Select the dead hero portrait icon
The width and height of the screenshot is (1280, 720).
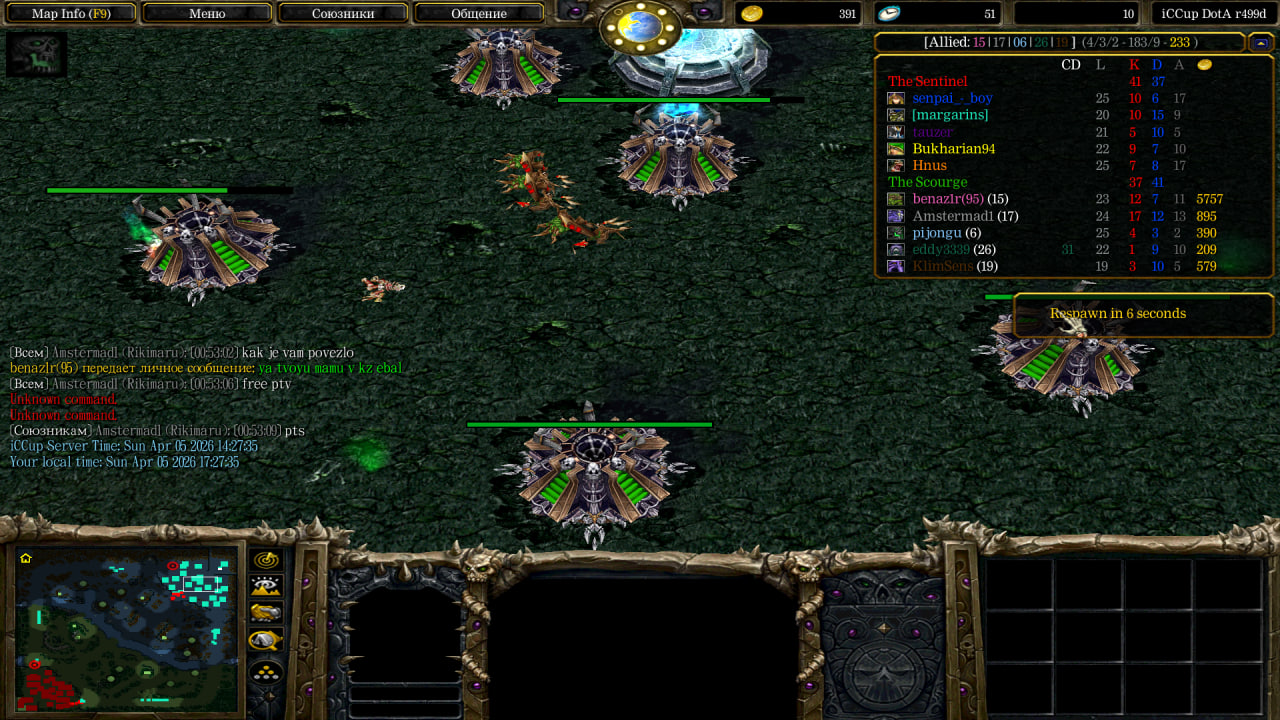click(36, 54)
